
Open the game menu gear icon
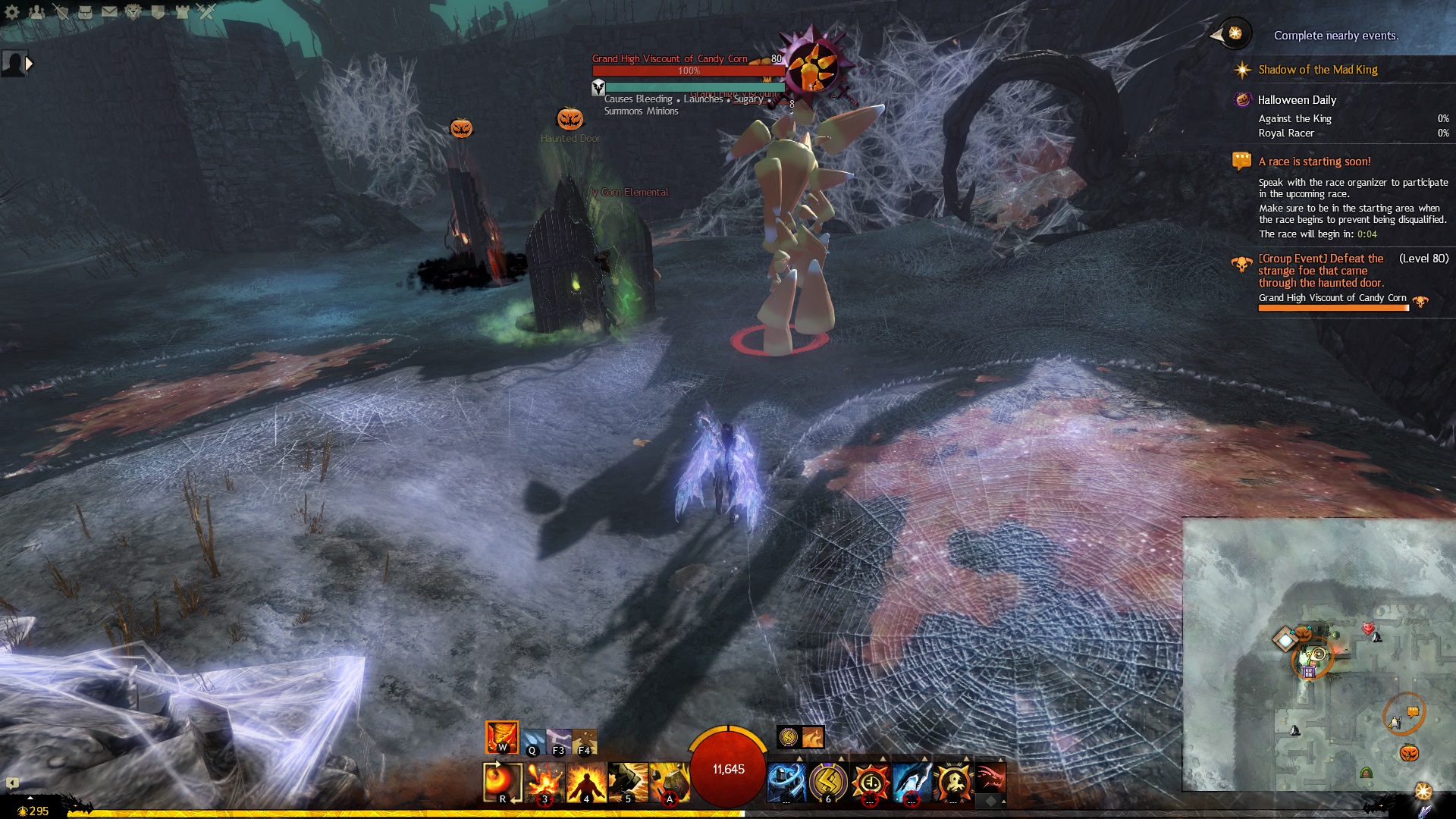point(12,11)
